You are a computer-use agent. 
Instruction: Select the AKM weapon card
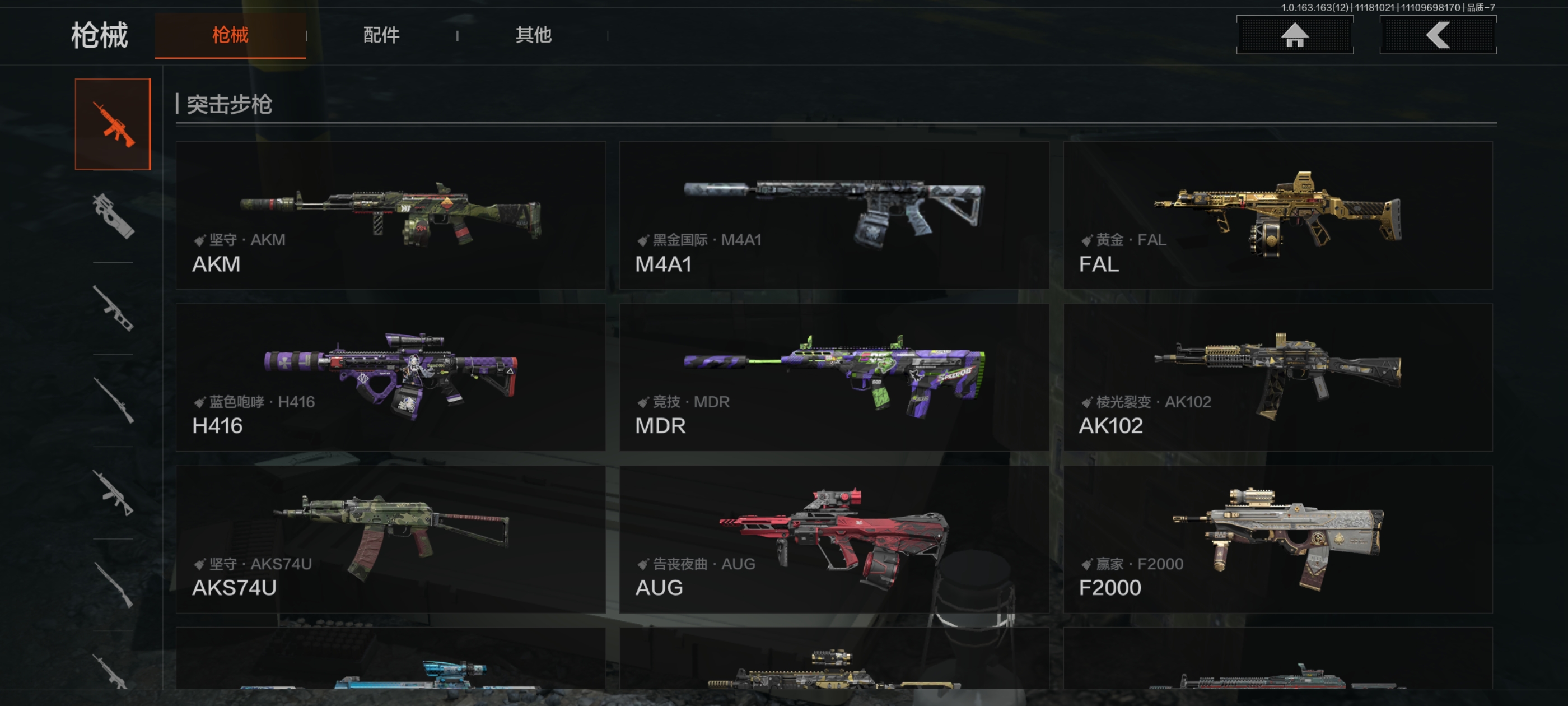[x=390, y=215]
